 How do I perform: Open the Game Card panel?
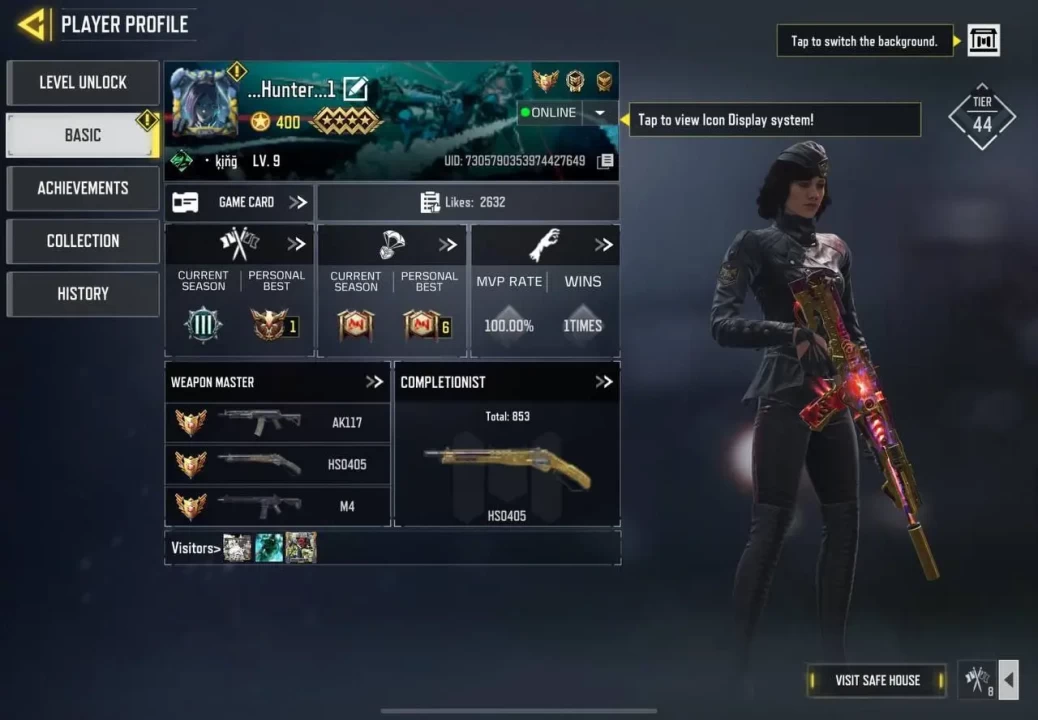239,202
